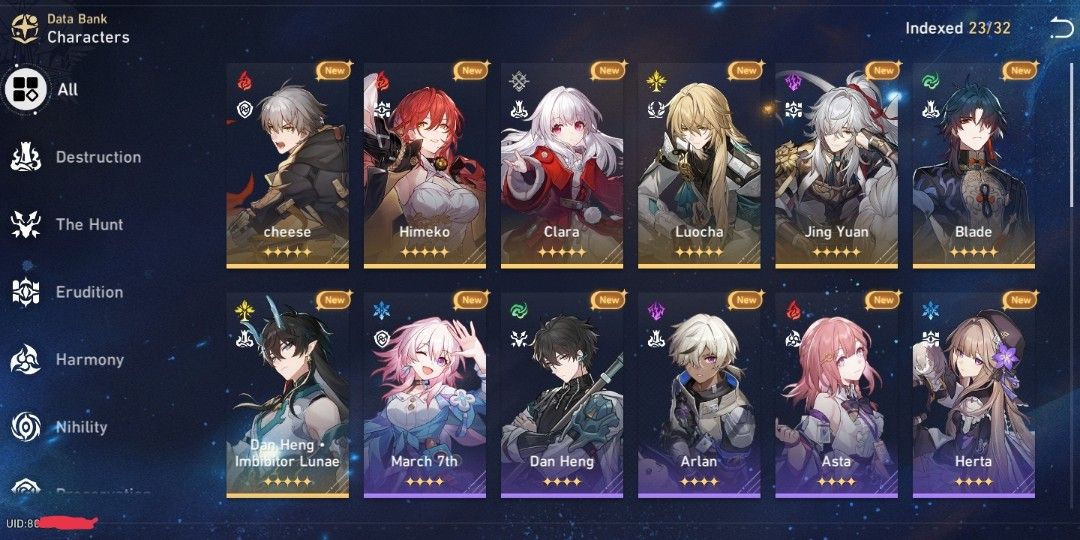Show Harmony path characters

68,360
